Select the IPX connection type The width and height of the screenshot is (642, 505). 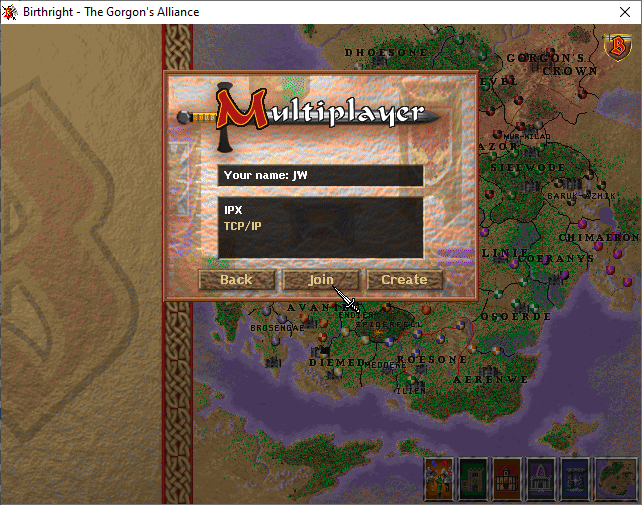(x=233, y=211)
